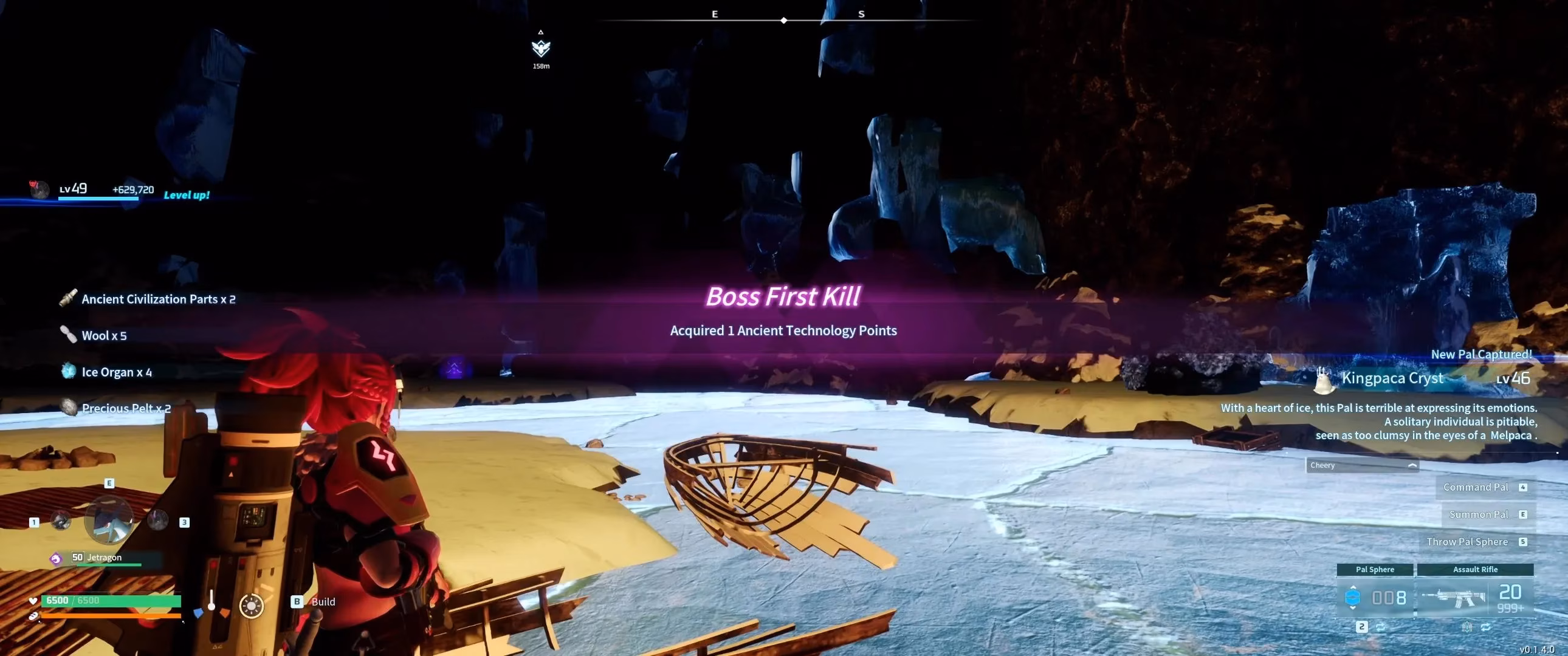Click the Kingpaca Cryst captured notification

click(1393, 378)
